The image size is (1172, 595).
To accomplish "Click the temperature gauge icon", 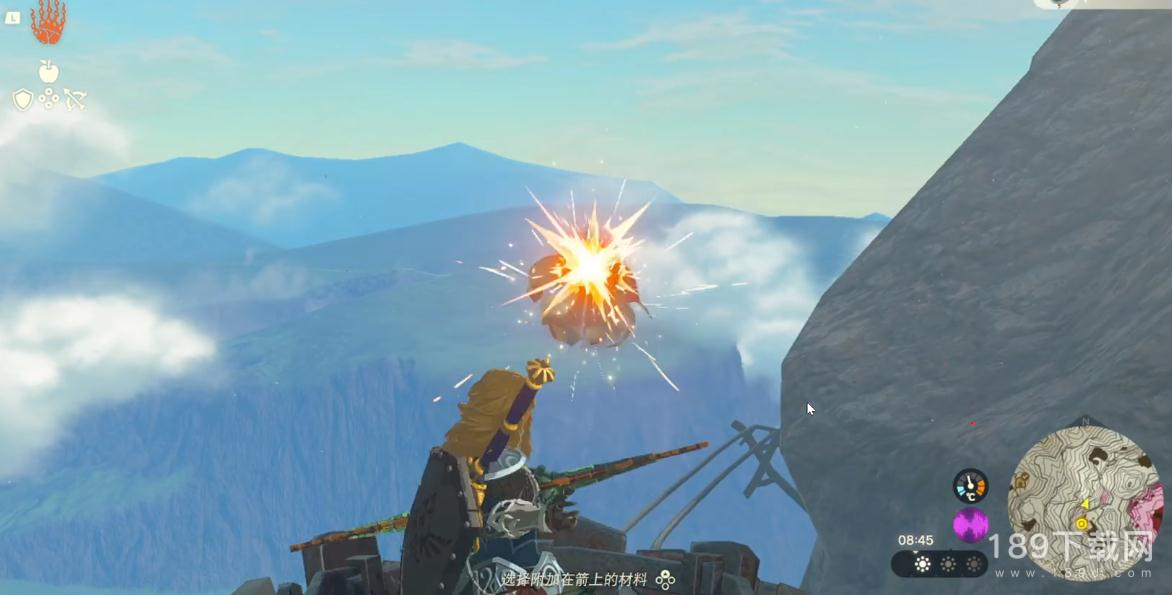I will (969, 485).
